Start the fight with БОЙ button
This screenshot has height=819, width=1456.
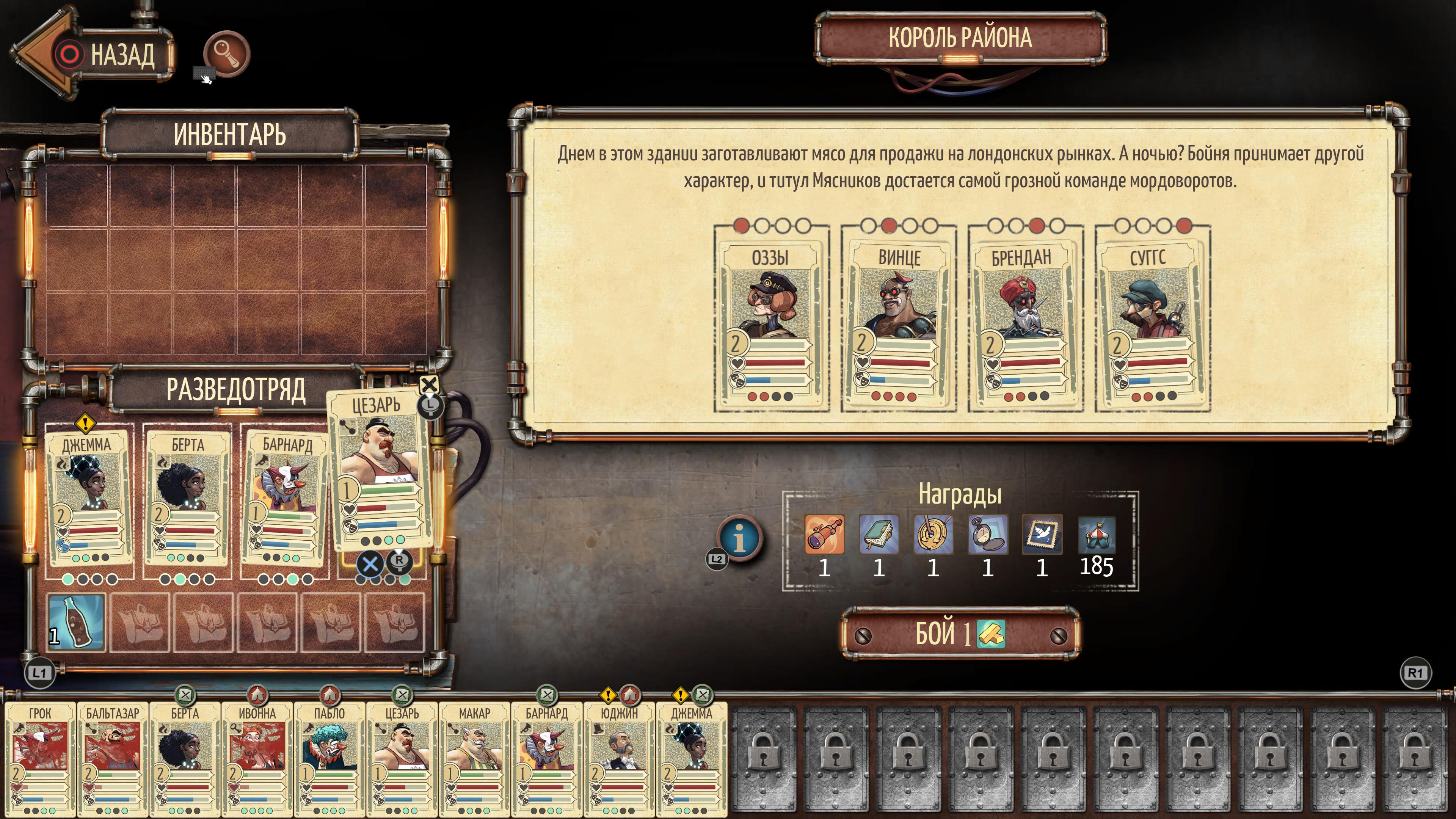click(960, 634)
